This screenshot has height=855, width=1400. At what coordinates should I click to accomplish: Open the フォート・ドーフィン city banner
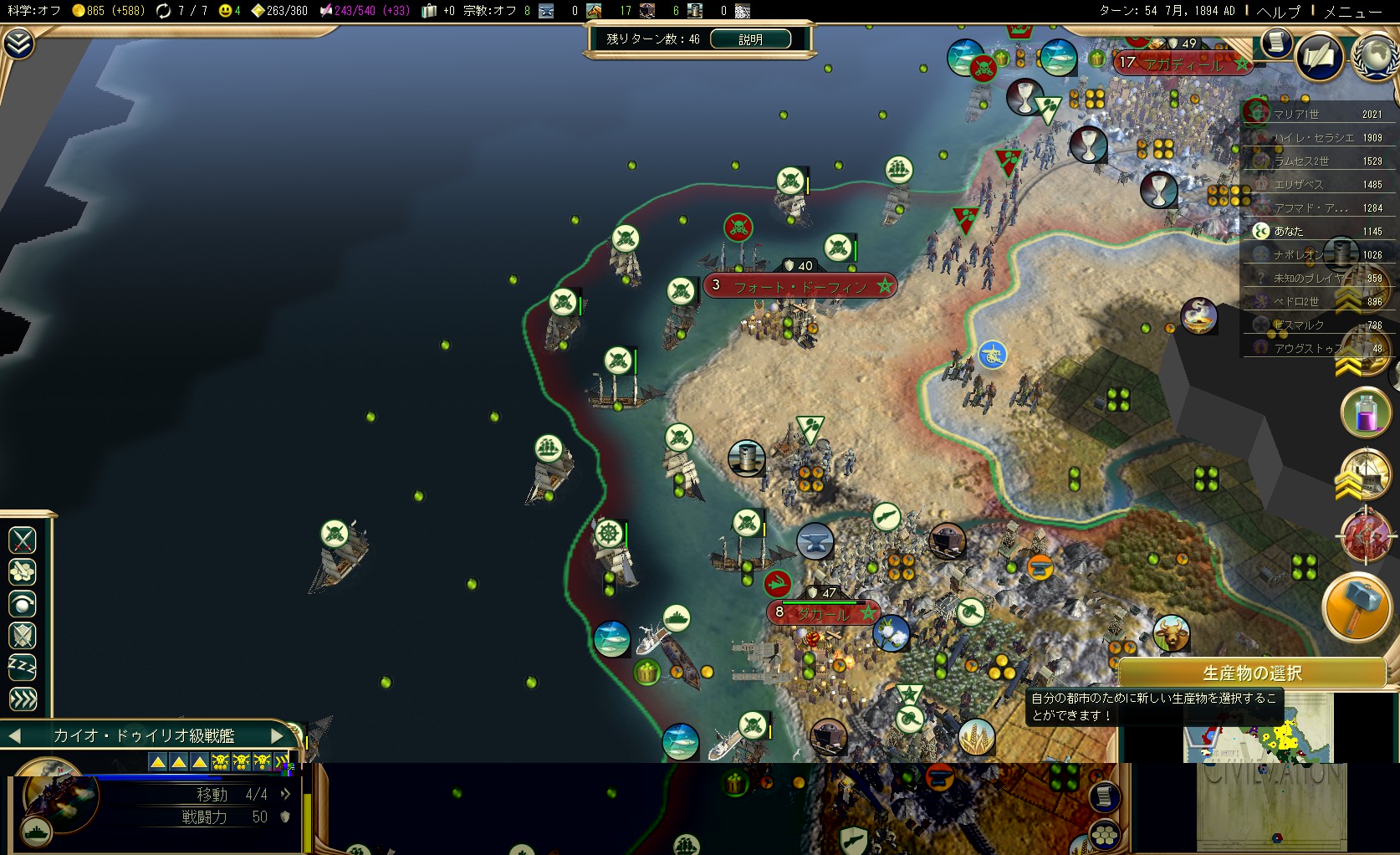click(x=800, y=286)
